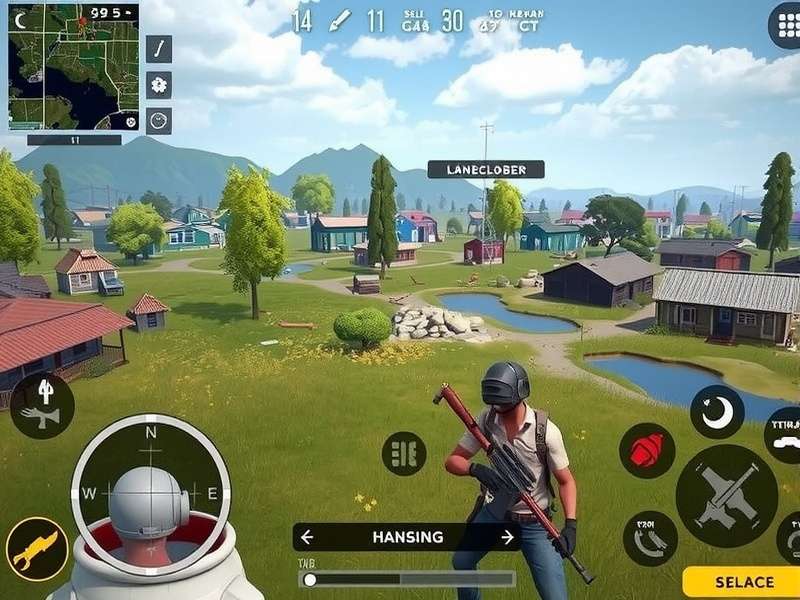Image resolution: width=800 pixels, height=600 pixels.
Task: Open the minimap in the corner
Action: 73,66
